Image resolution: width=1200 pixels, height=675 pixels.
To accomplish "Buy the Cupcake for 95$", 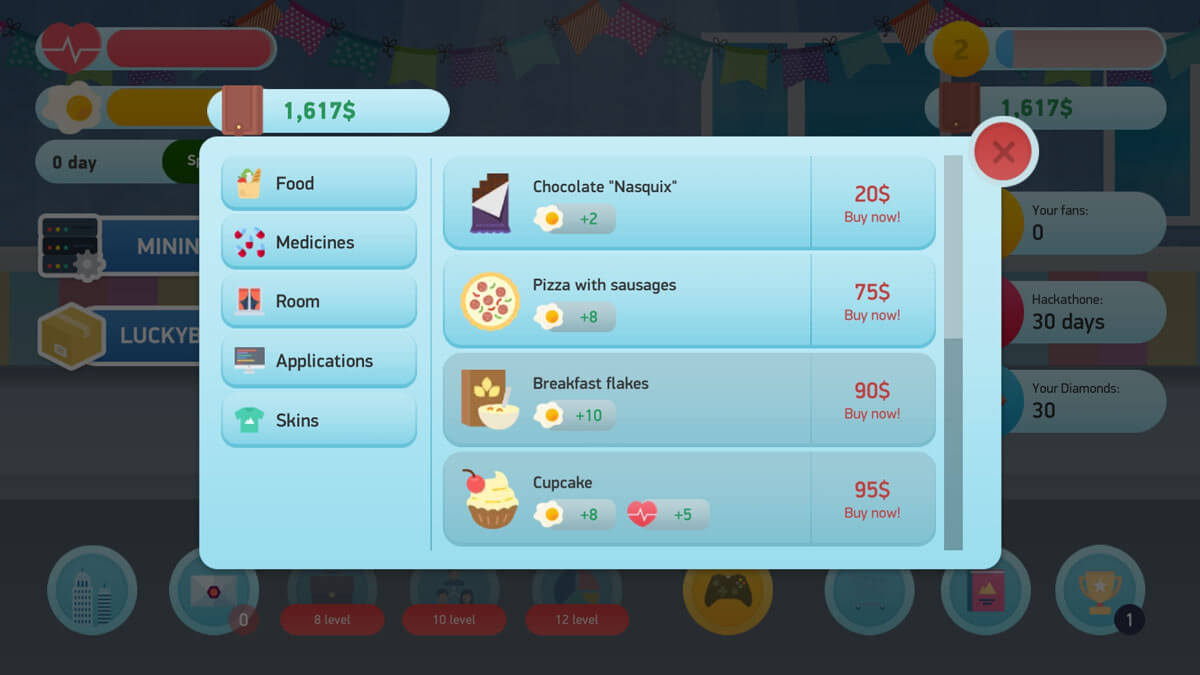I will 872,499.
